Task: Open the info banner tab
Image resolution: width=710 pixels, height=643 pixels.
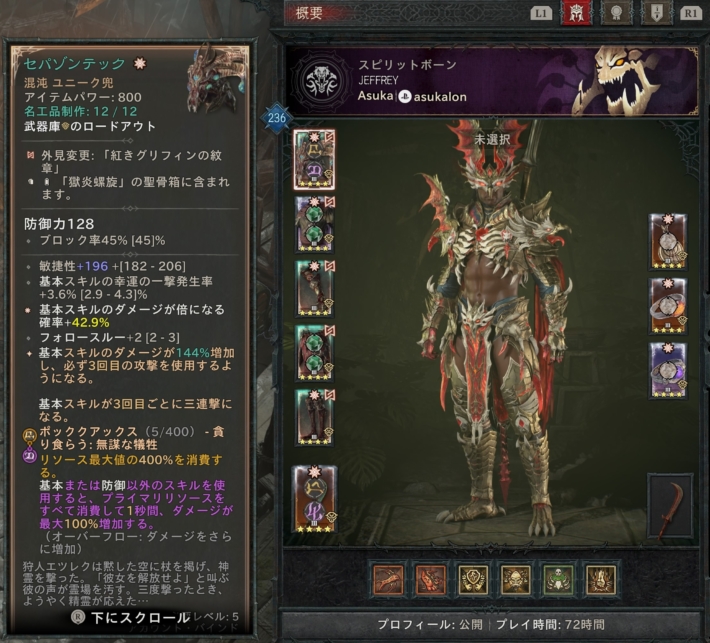Action: [x=656, y=13]
